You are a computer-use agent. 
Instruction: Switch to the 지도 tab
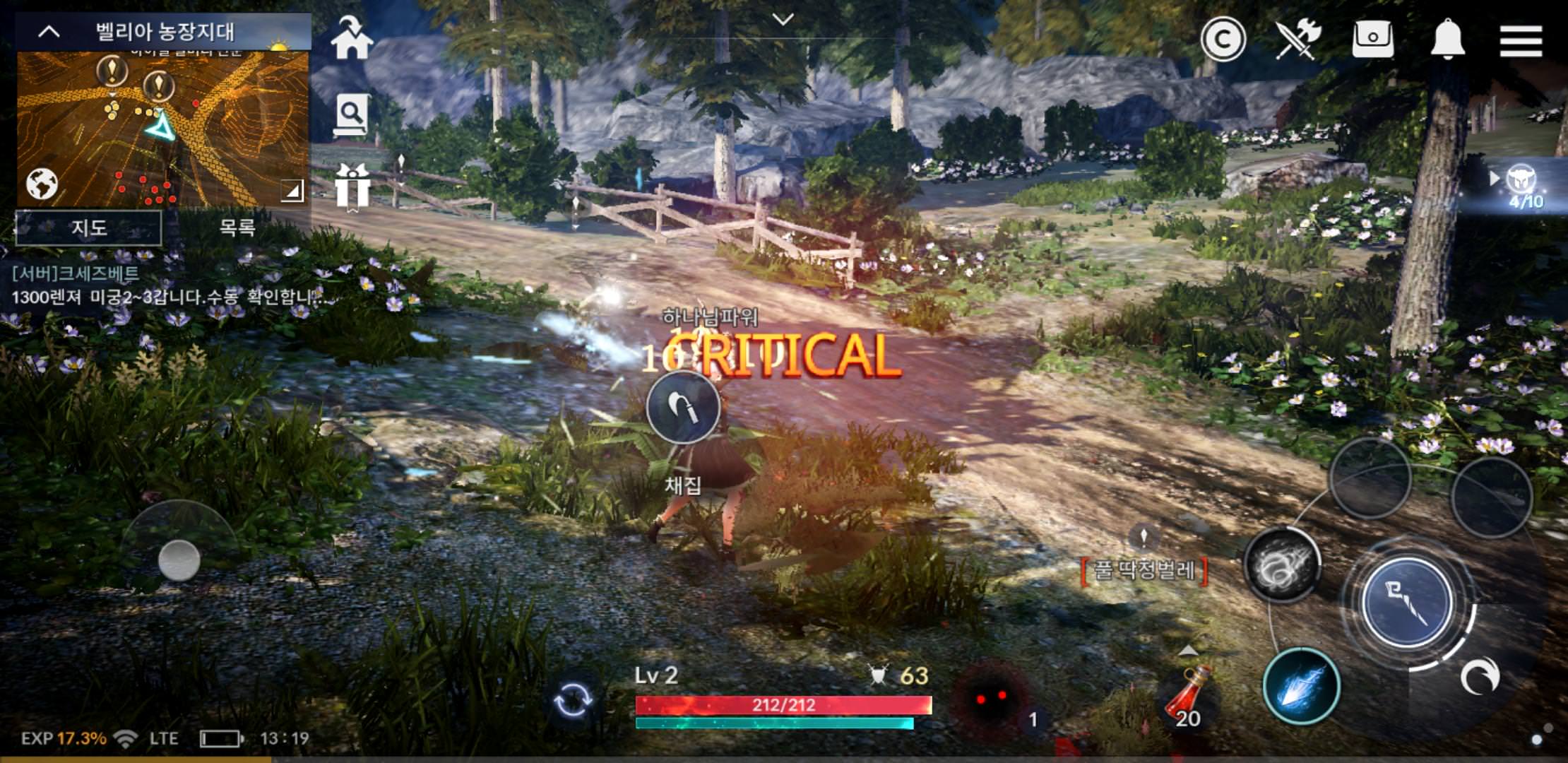click(89, 227)
